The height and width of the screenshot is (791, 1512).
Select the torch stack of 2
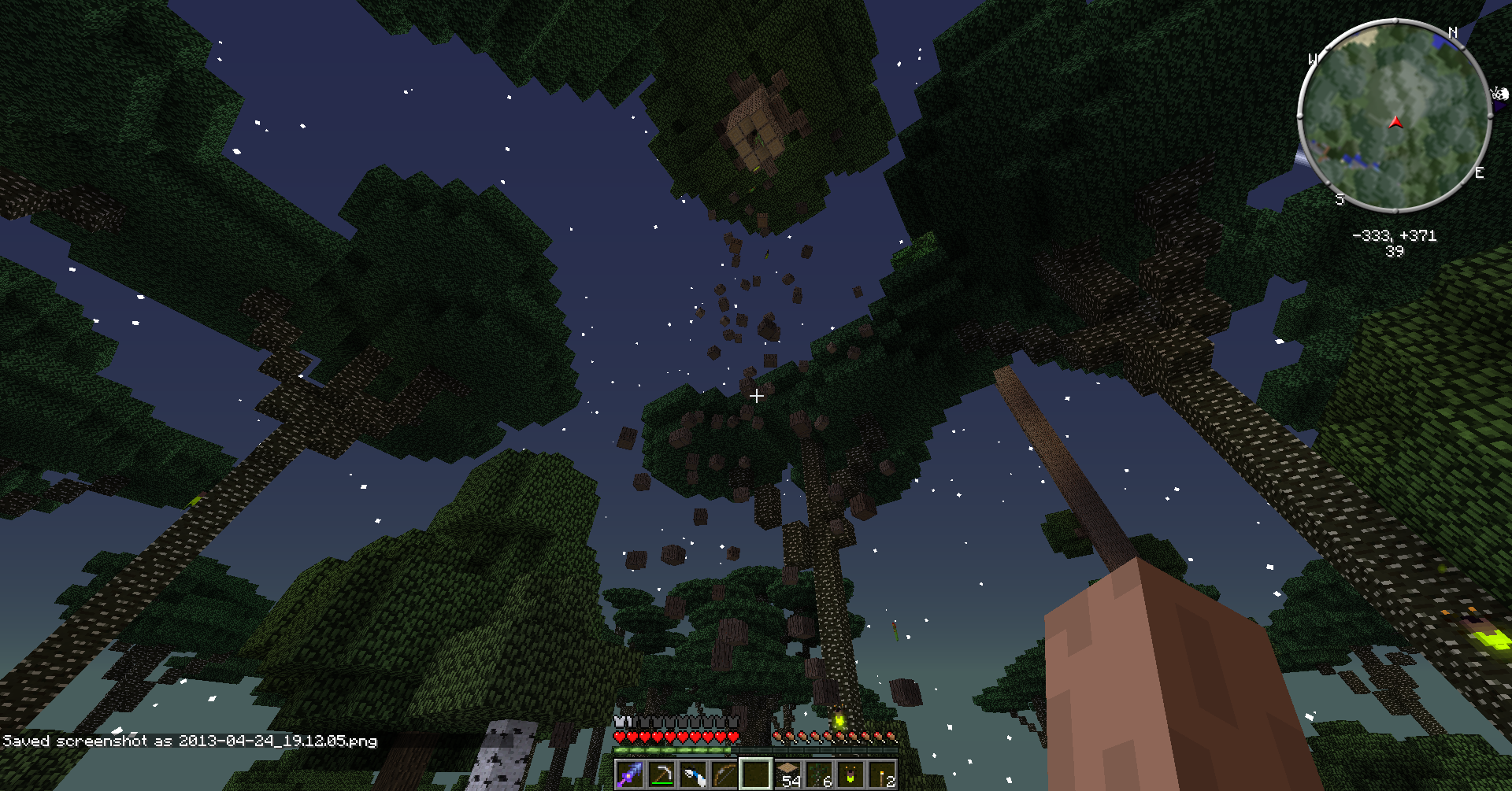pyautogui.click(x=882, y=774)
